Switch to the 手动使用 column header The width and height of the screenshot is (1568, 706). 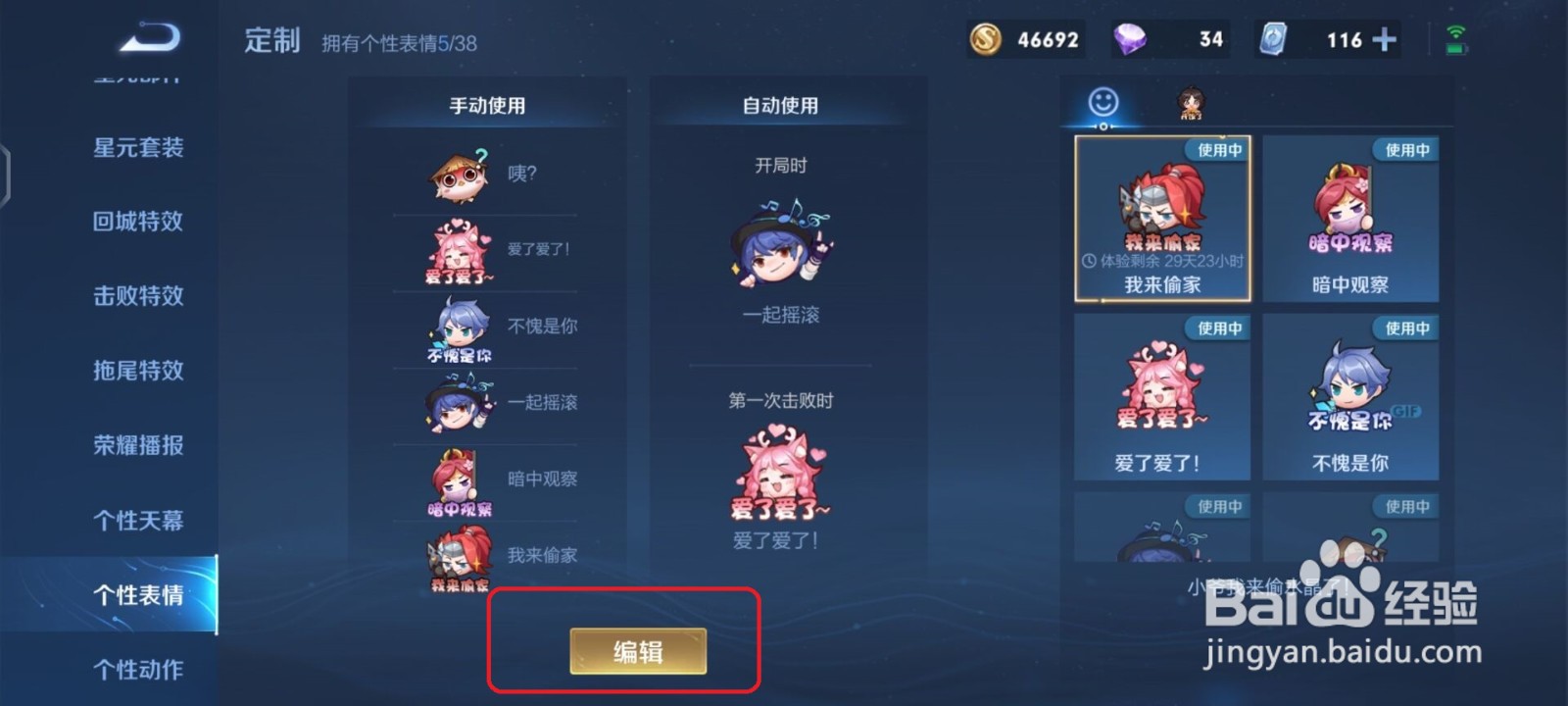click(x=487, y=105)
